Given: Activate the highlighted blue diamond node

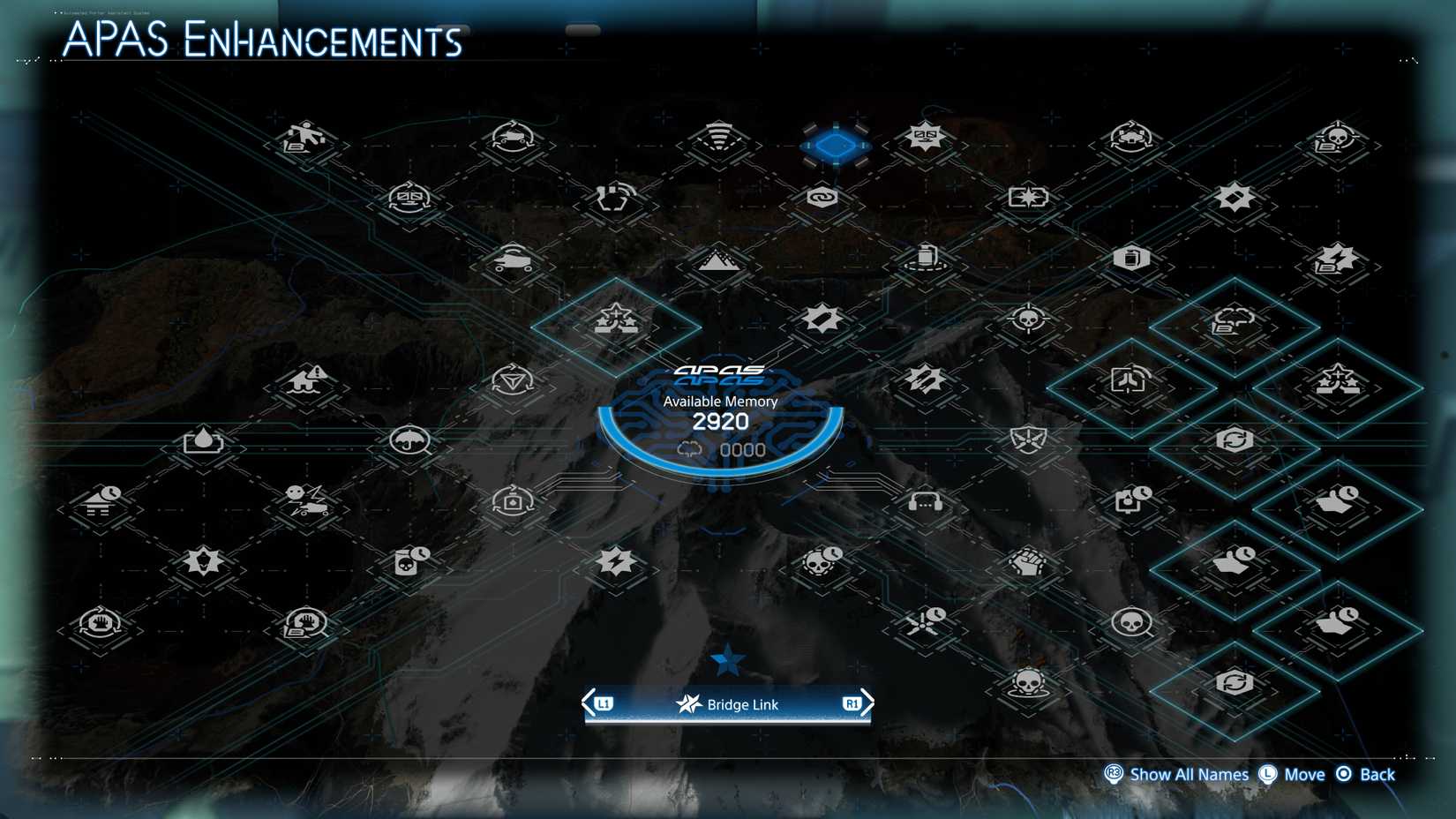Looking at the screenshot, I should pyautogui.click(x=834, y=144).
